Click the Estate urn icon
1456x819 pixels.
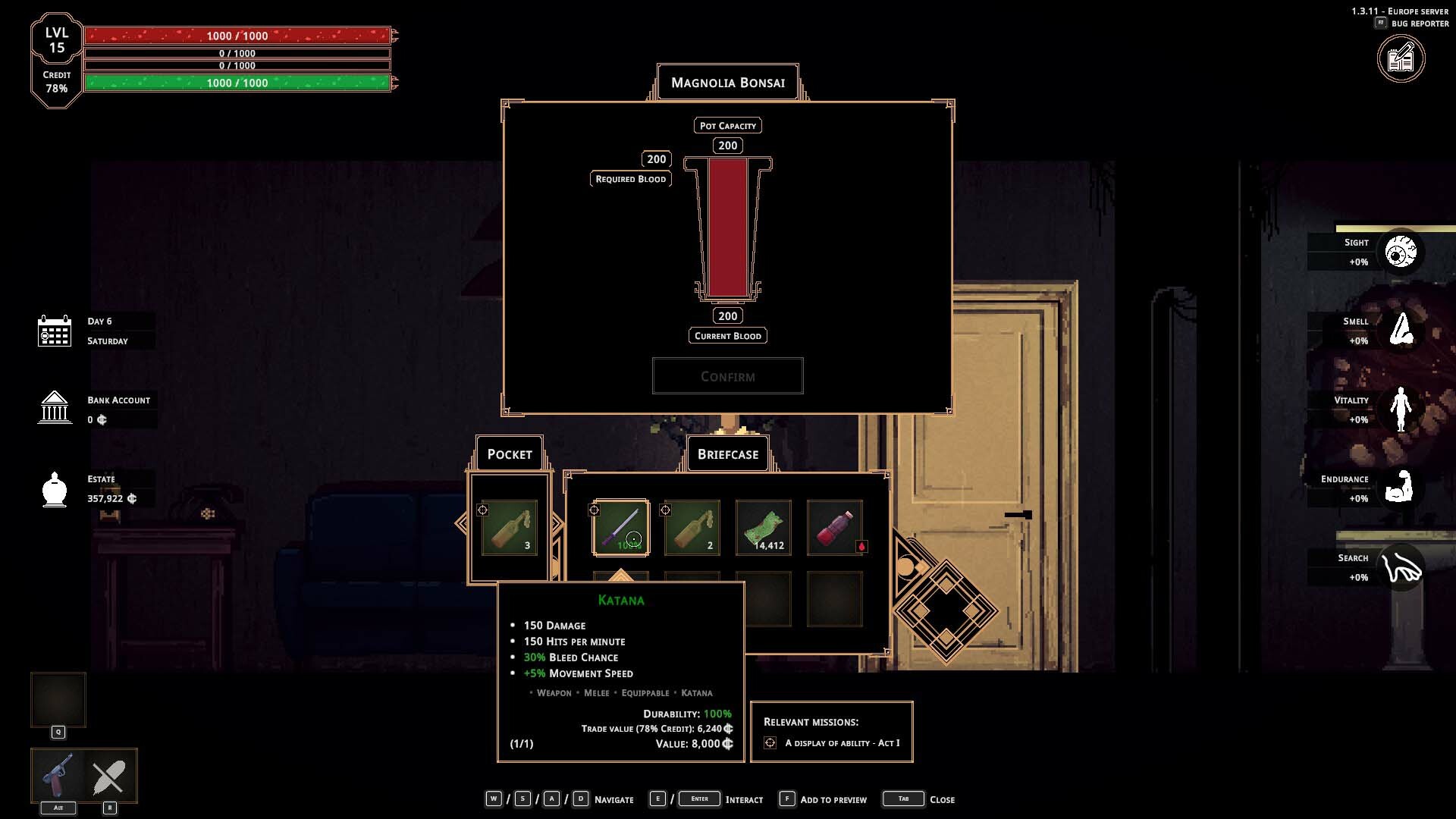(x=55, y=489)
